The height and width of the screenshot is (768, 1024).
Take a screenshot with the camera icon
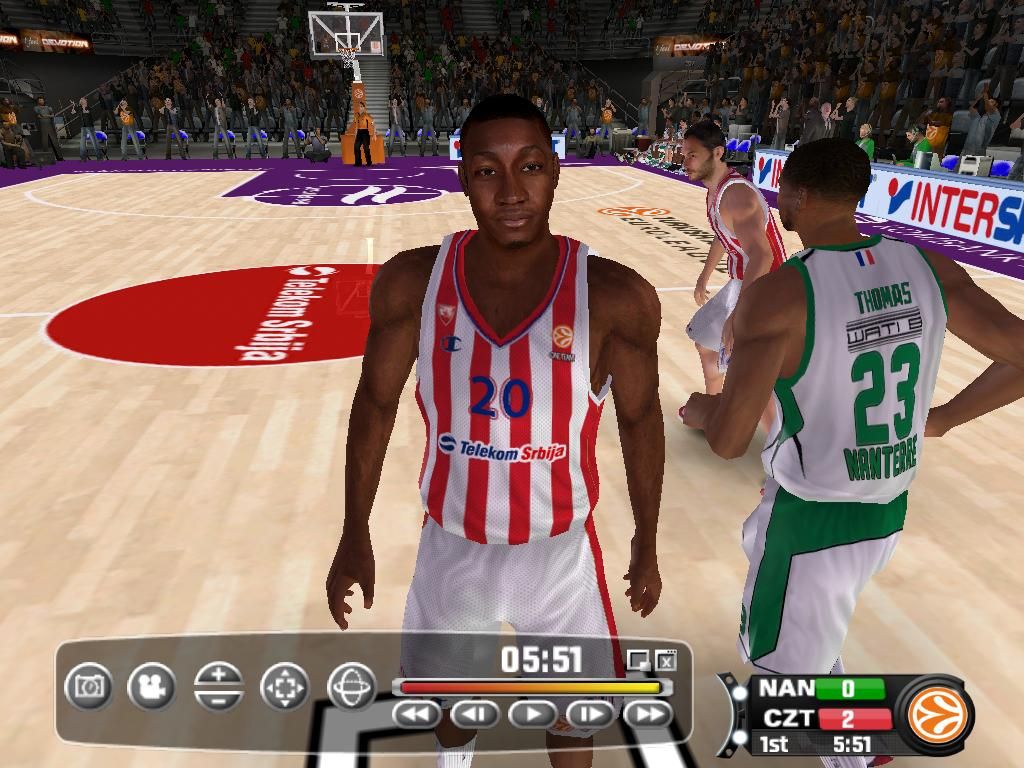click(89, 687)
